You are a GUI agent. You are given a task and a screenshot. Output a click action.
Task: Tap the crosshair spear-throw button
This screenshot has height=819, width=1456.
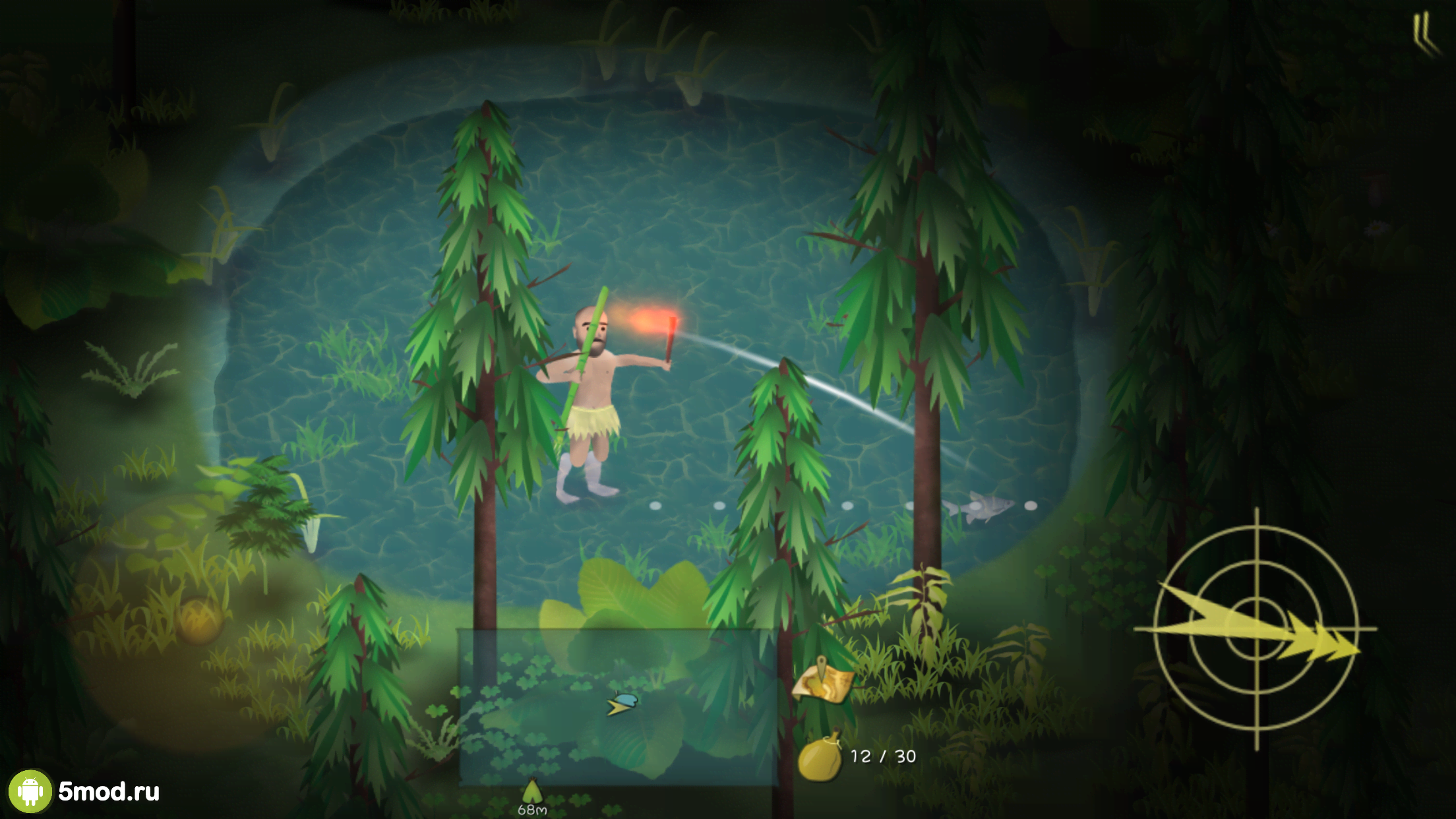[x=1256, y=629]
